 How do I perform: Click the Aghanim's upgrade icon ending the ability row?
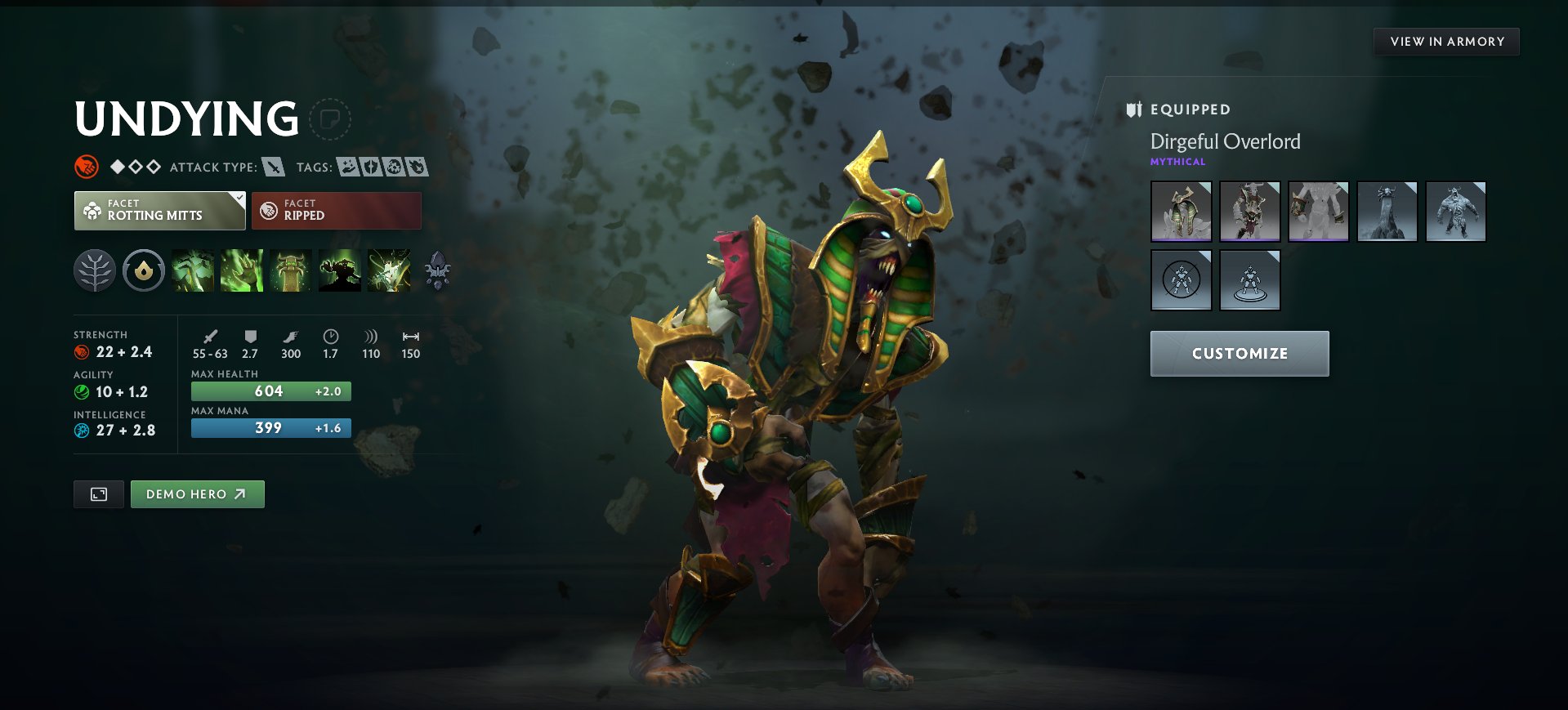click(439, 270)
